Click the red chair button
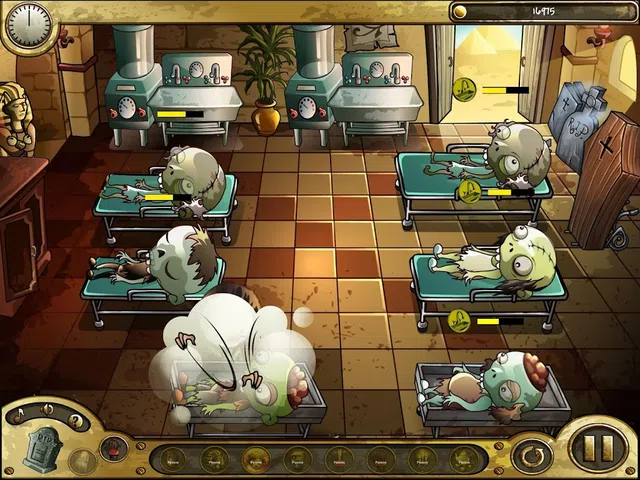 [x=114, y=448]
